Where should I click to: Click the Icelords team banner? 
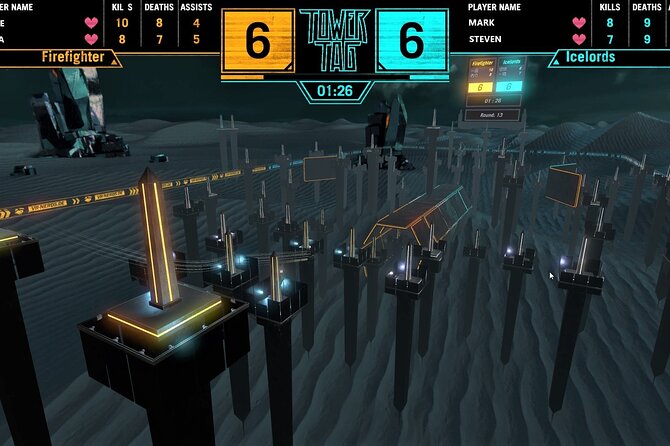(x=591, y=58)
